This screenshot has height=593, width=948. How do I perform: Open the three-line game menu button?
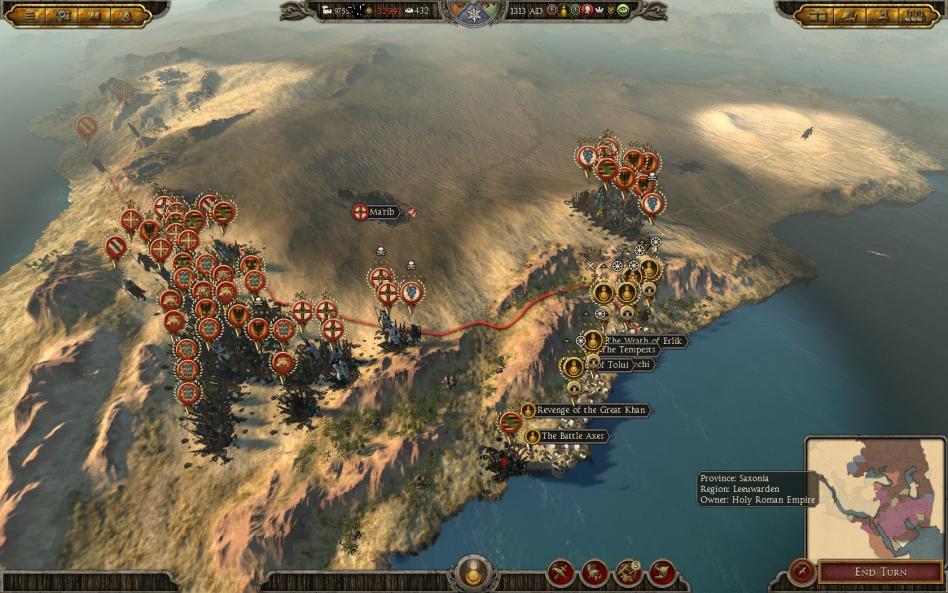pos(29,15)
